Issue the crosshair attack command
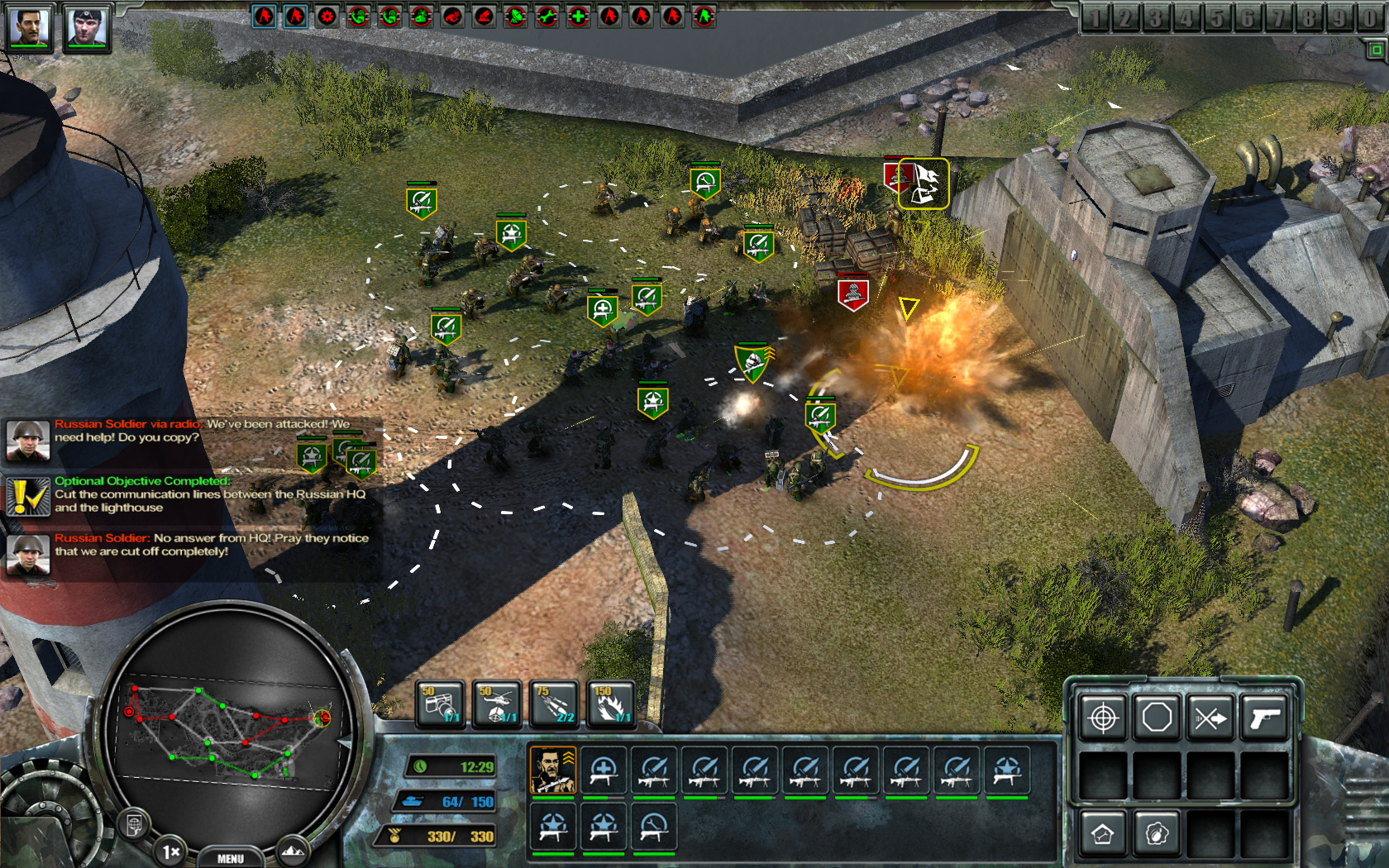 coord(1104,717)
